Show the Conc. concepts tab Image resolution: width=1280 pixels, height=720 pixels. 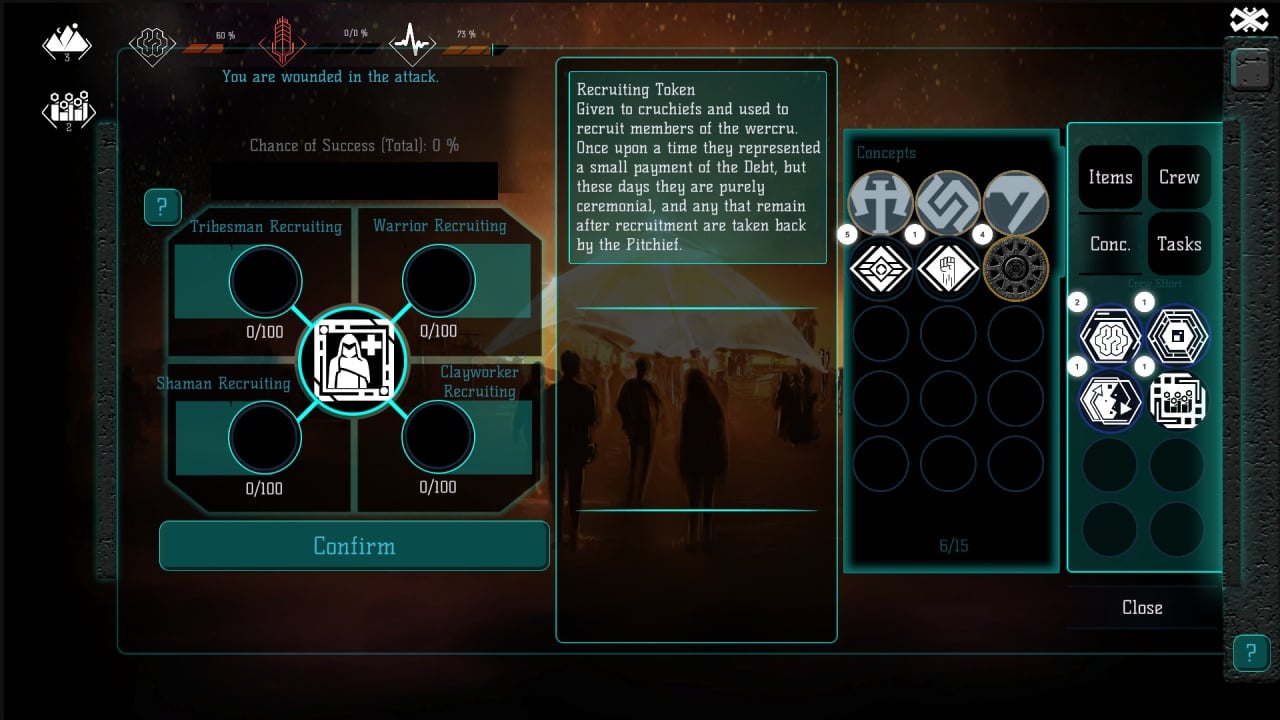[x=1110, y=244]
